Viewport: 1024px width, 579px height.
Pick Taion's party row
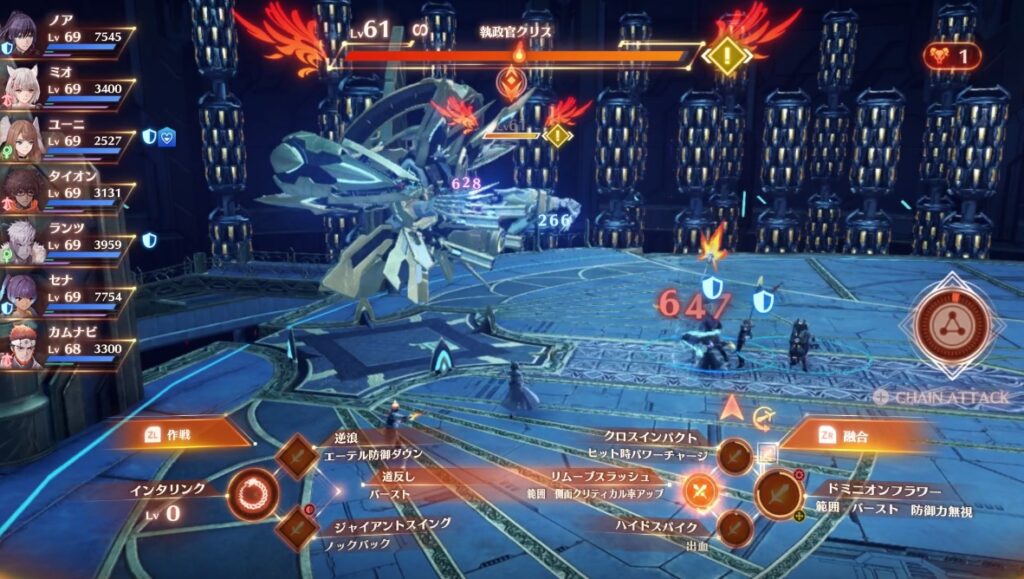pyautogui.click(x=22, y=190)
